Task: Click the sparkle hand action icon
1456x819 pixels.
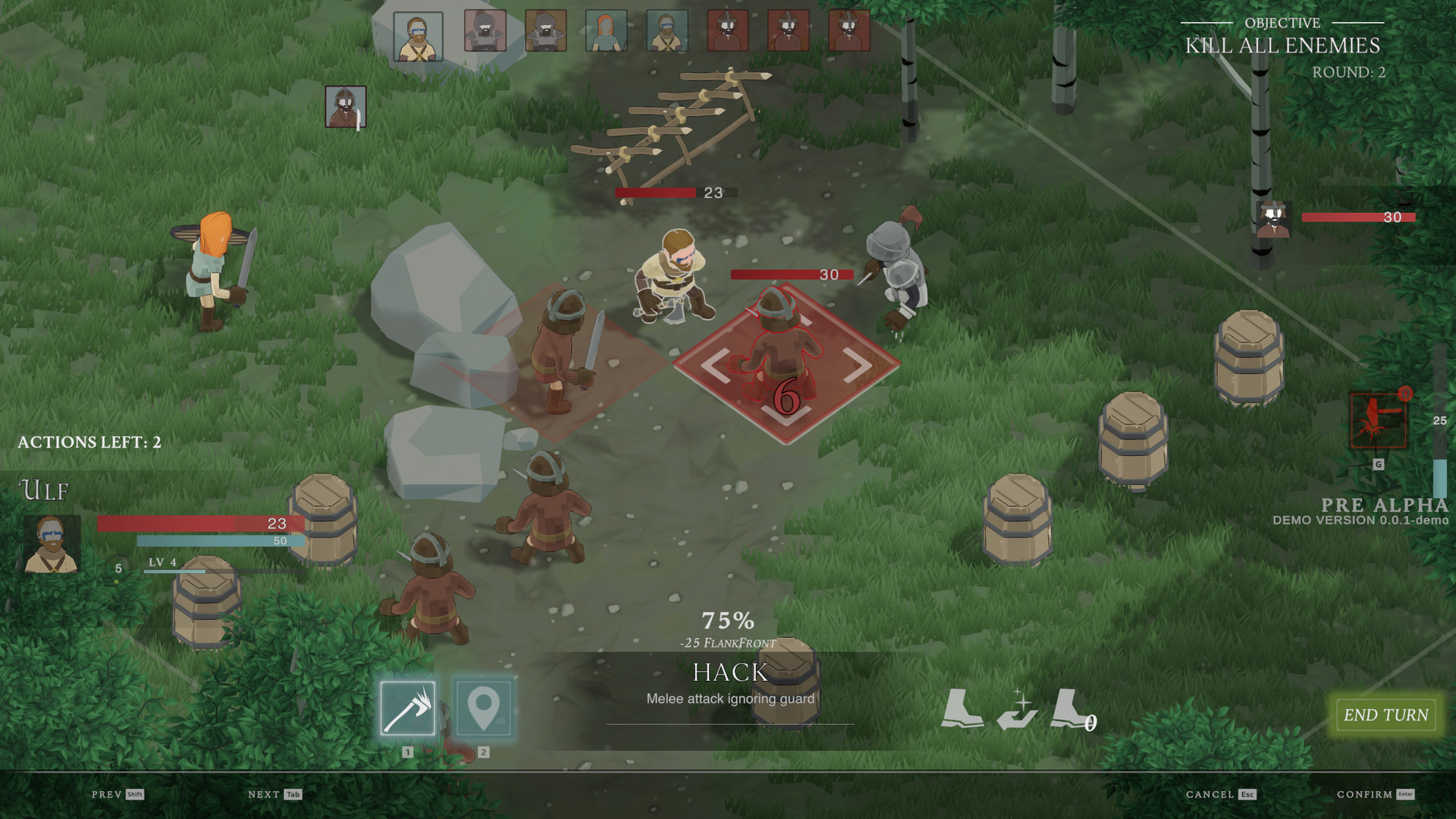Action: click(1016, 713)
